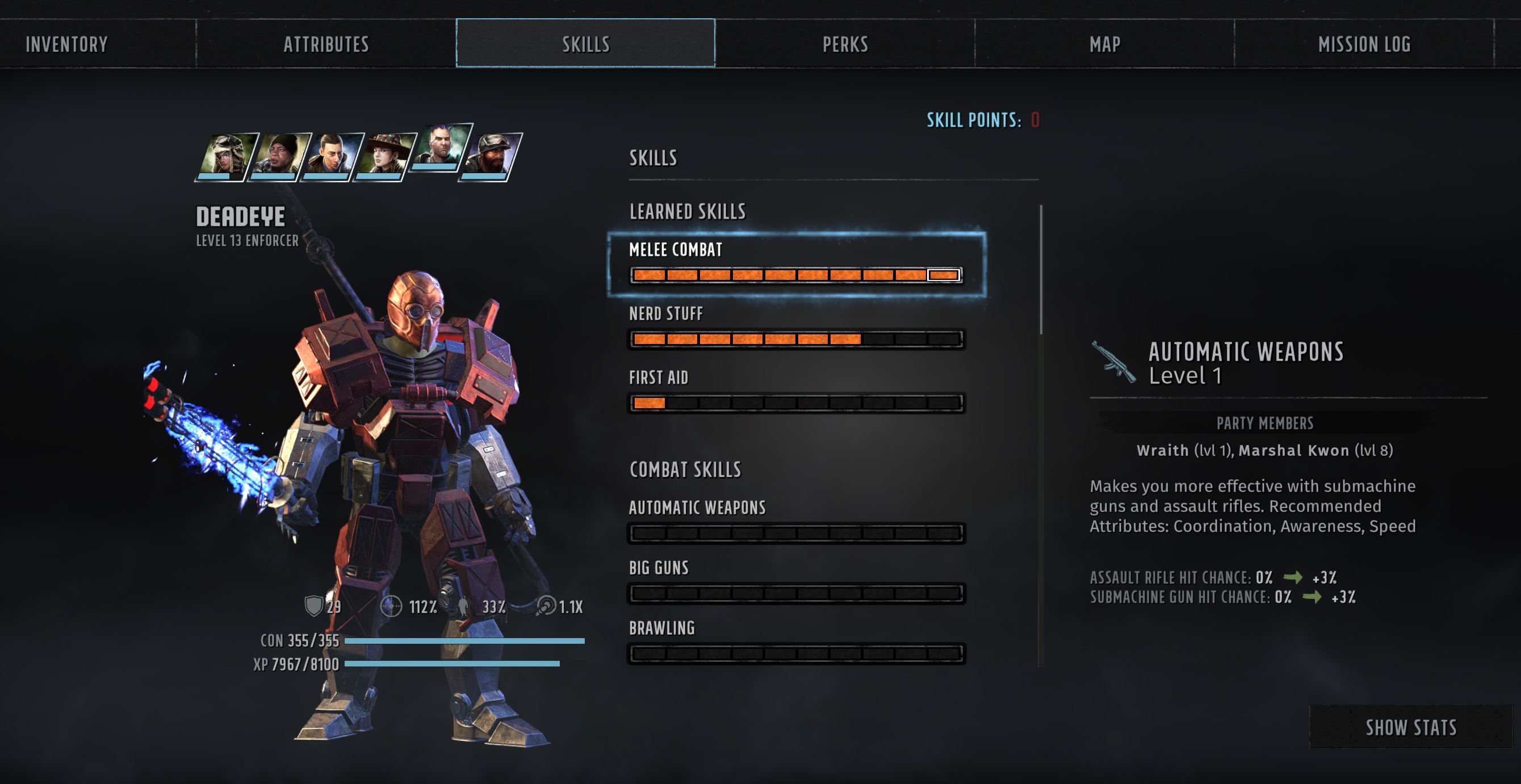The height and width of the screenshot is (784, 1521).
Task: Click the Melee Combat skill bar
Action: click(x=796, y=275)
